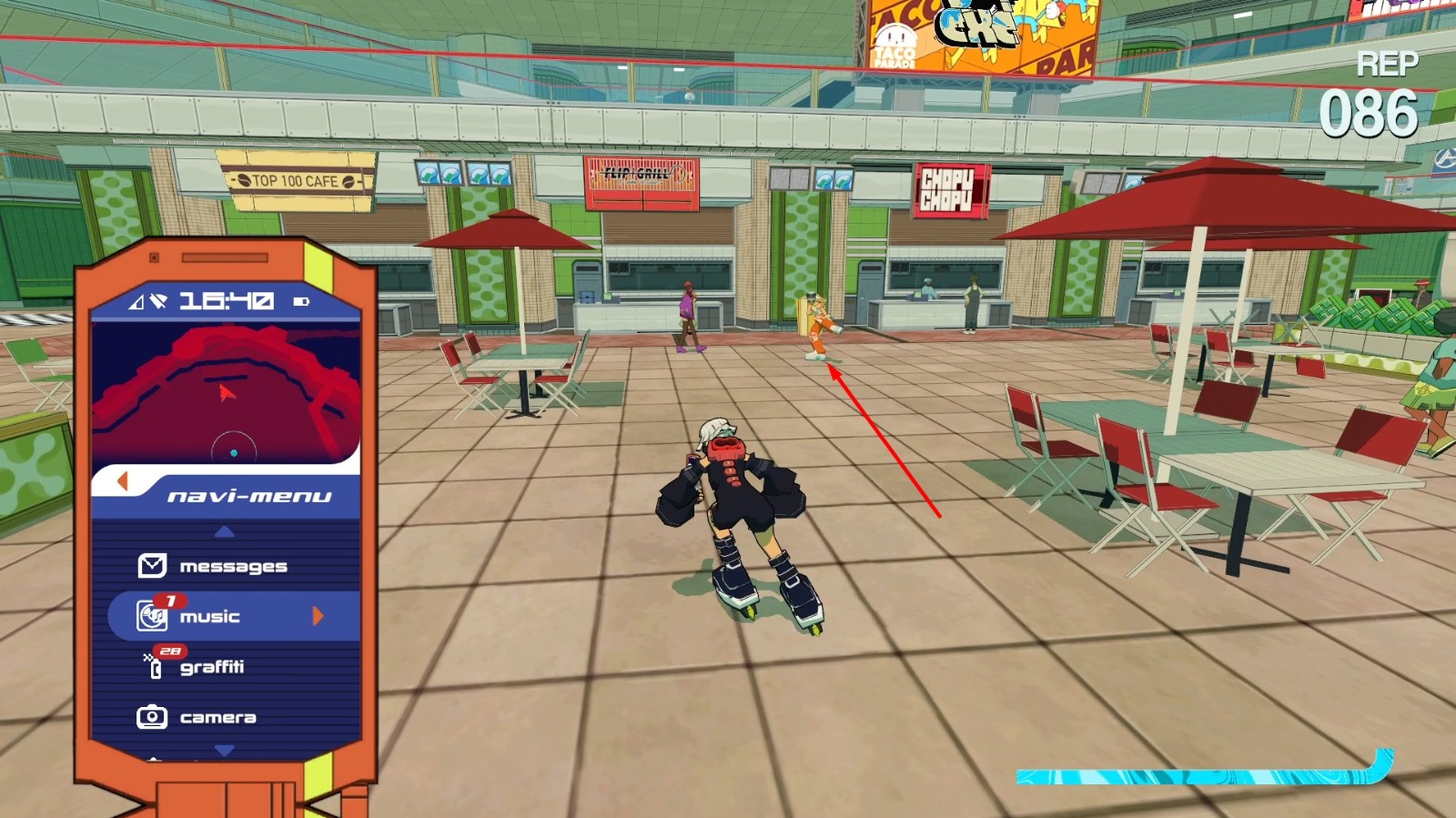Open camera from the navi-menu
Image resolution: width=1456 pixels, height=818 pixels.
[x=218, y=716]
